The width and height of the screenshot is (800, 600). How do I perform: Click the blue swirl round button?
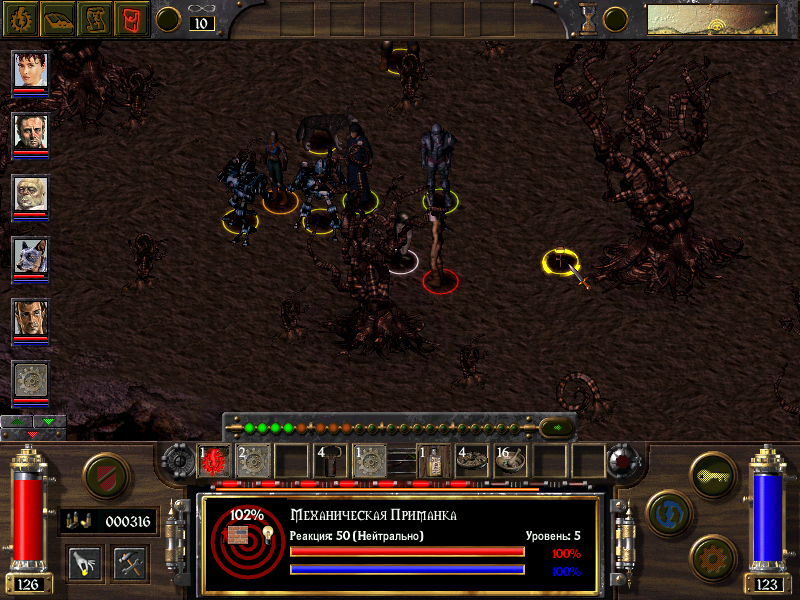point(666,512)
